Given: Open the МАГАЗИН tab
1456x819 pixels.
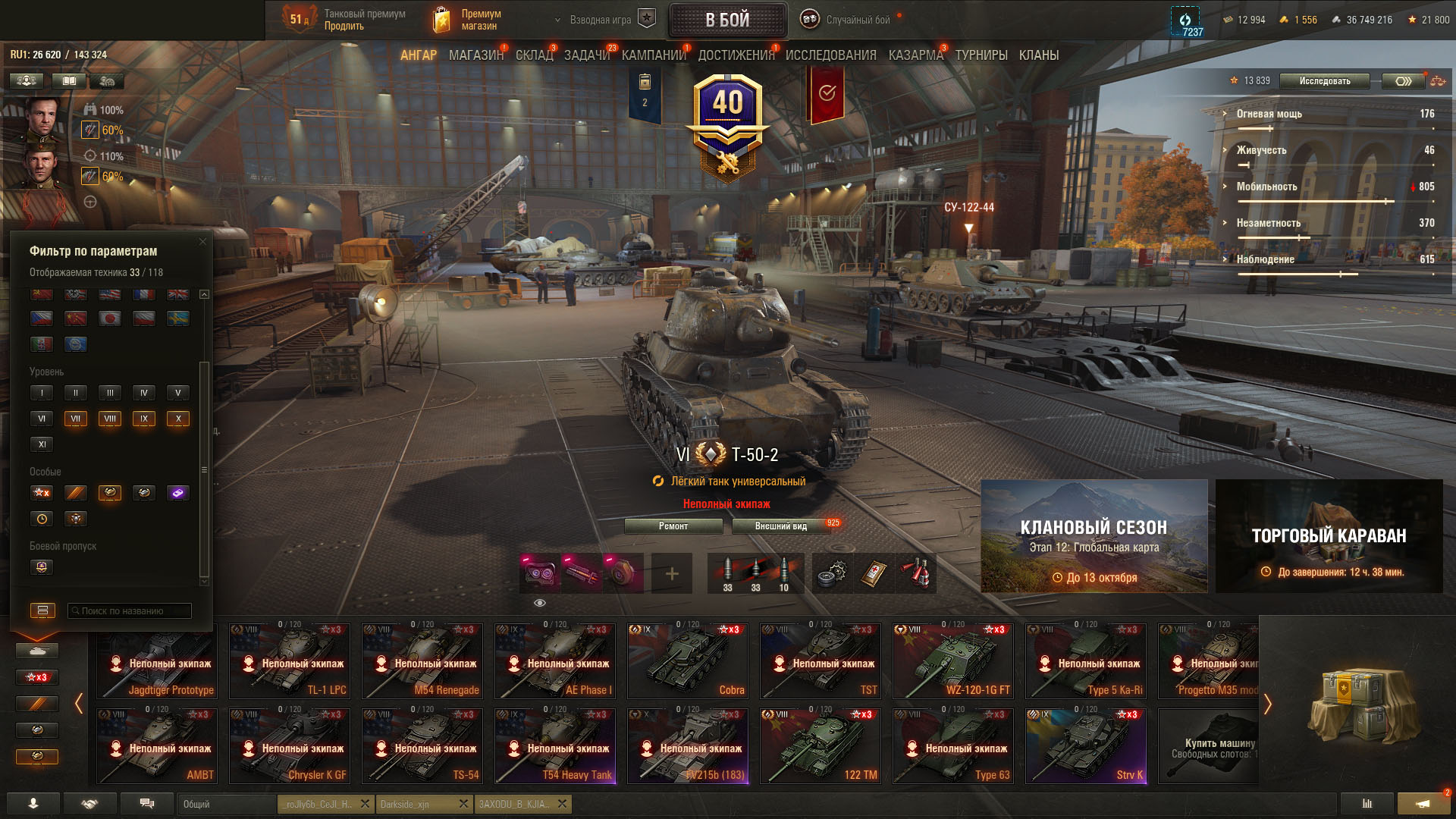Looking at the screenshot, I should pos(475,55).
